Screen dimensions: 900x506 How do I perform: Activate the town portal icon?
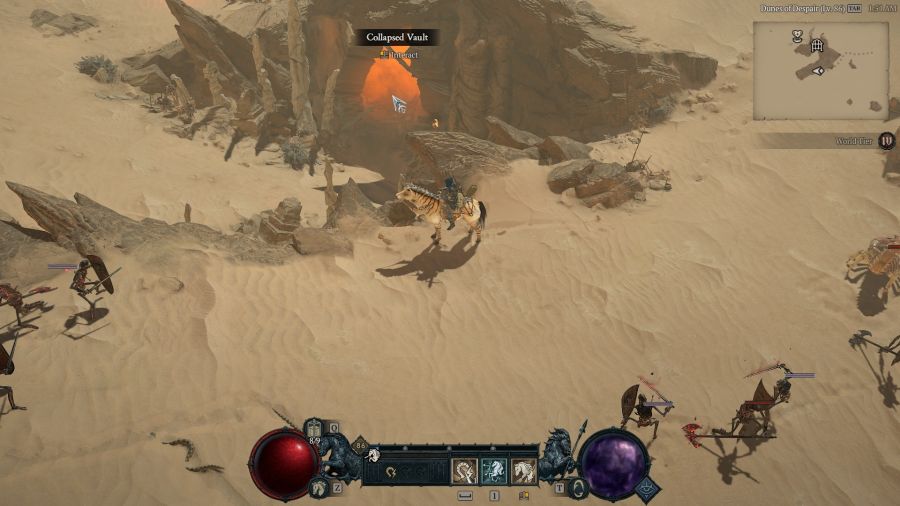click(x=576, y=487)
